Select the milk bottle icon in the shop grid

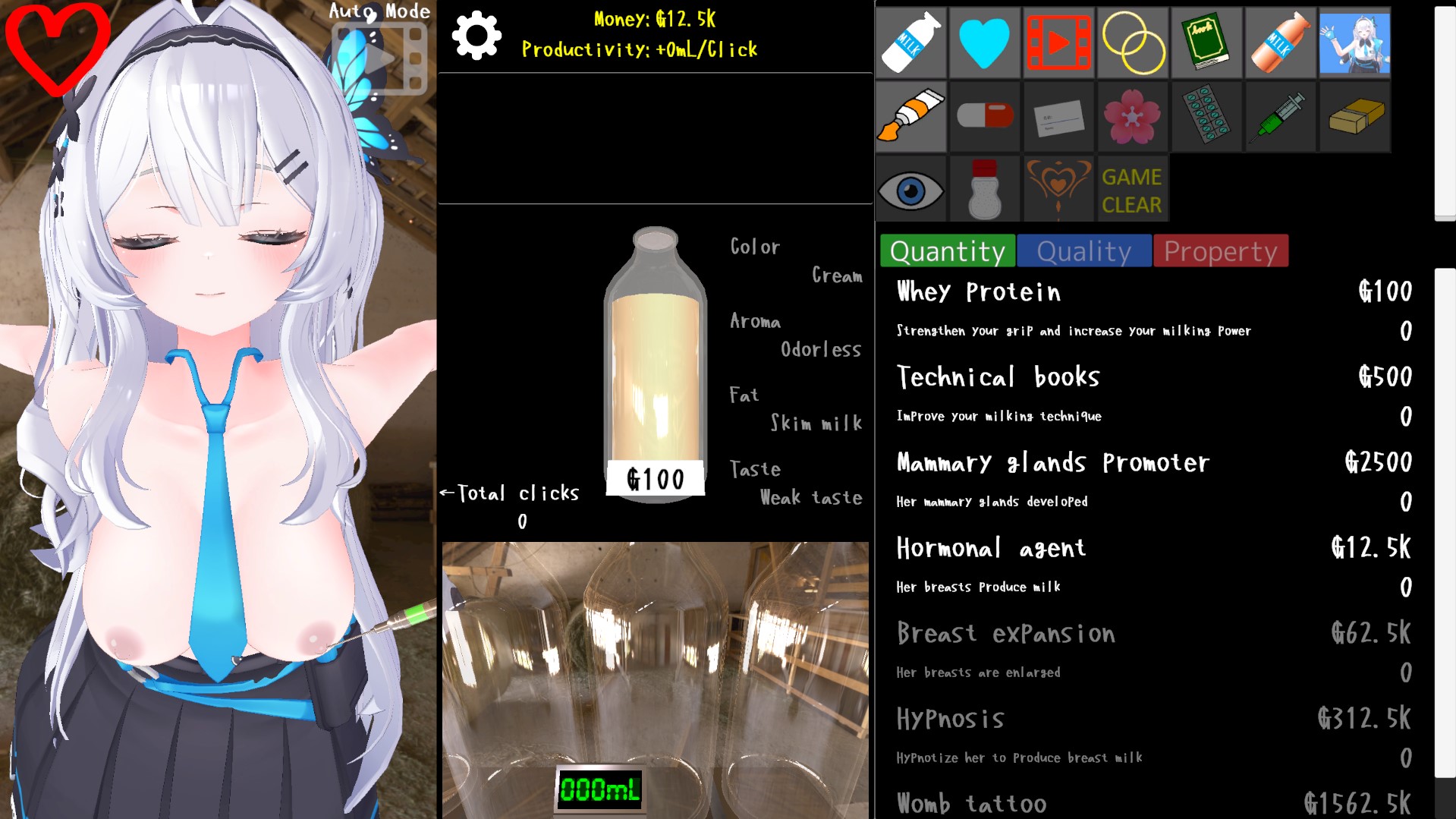910,43
